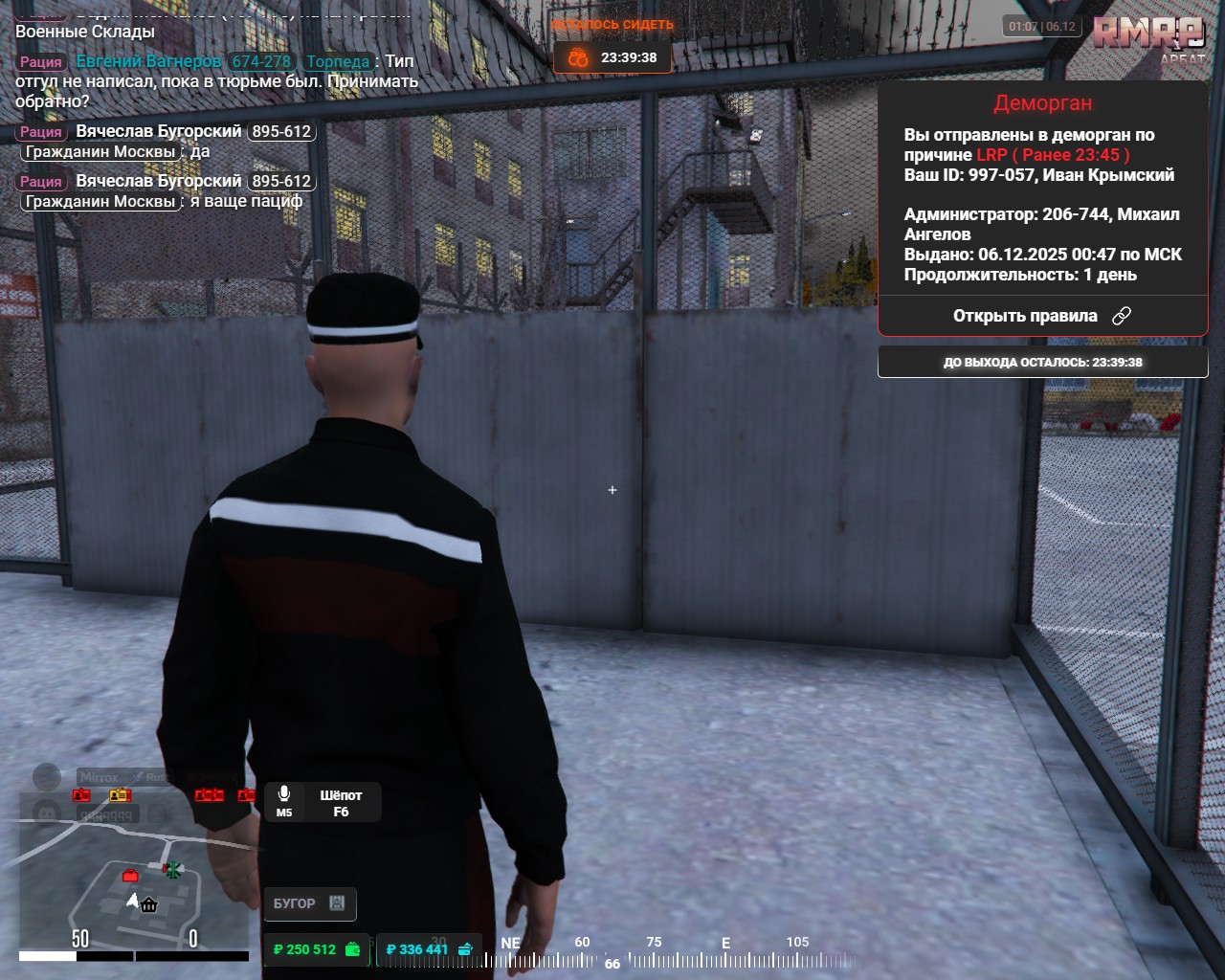This screenshot has height=980, width=1225.
Task: Select the black shopping basket minimap marker
Action: coord(149,904)
